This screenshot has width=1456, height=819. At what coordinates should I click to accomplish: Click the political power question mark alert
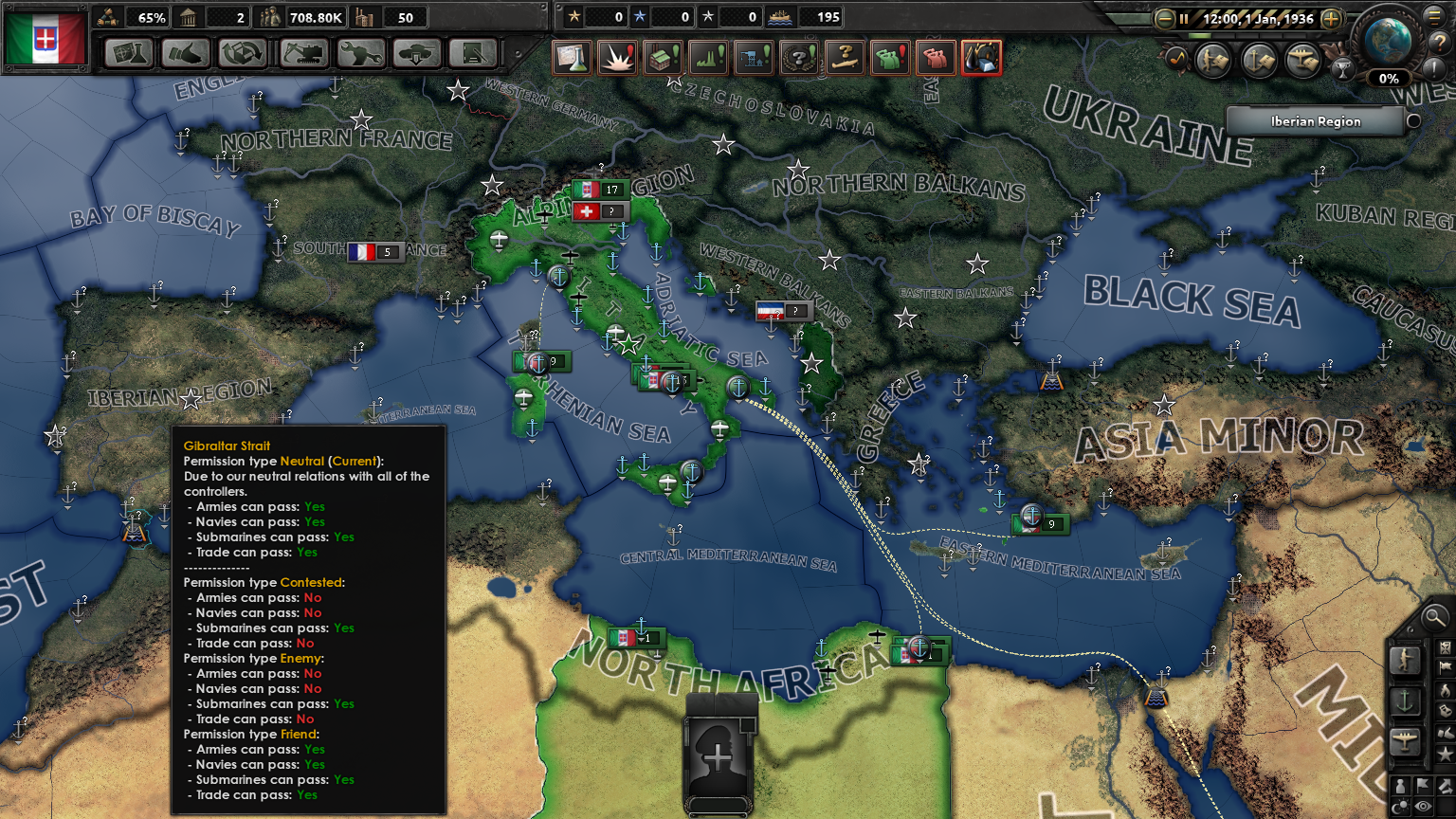801,57
